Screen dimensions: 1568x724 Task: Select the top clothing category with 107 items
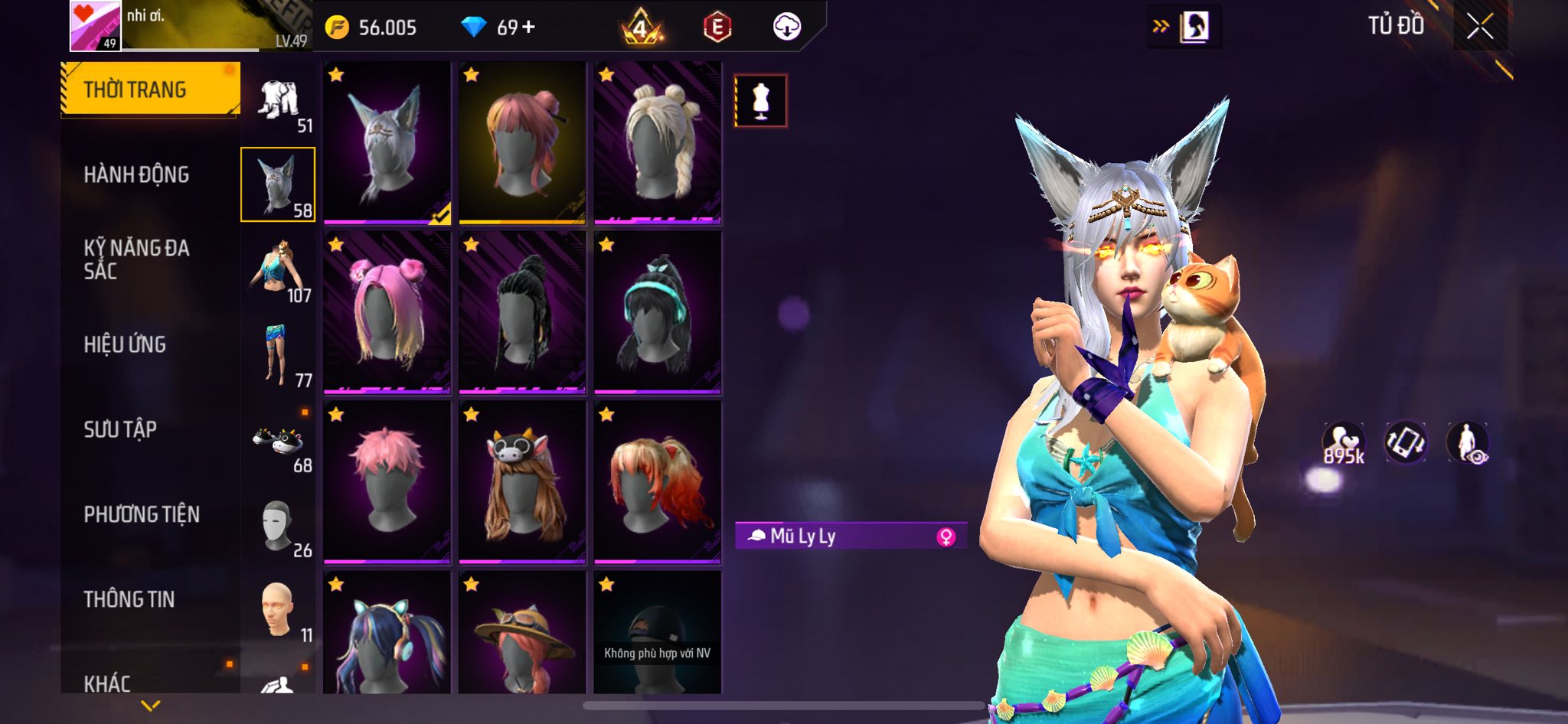point(279,270)
